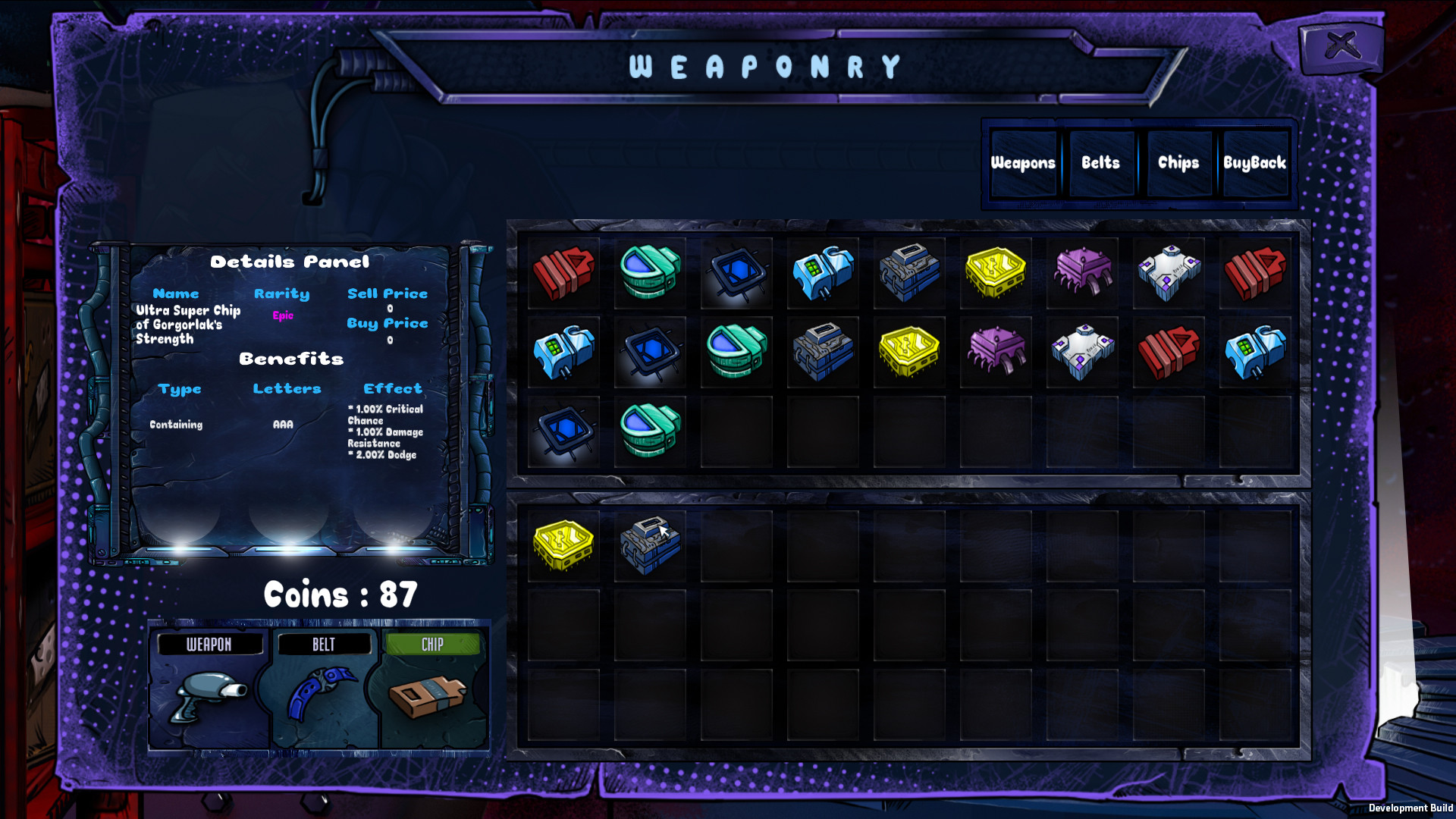The width and height of the screenshot is (1456, 819).
Task: Select the red chip in the top-left inventory slot
Action: 563,273
